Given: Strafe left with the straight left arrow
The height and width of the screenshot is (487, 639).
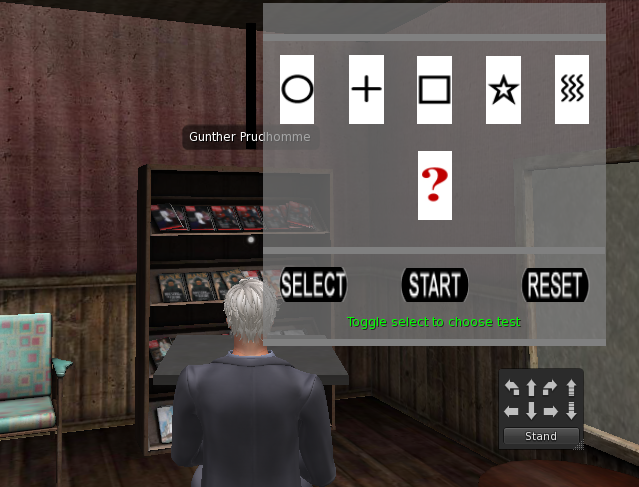Looking at the screenshot, I should (x=512, y=411).
